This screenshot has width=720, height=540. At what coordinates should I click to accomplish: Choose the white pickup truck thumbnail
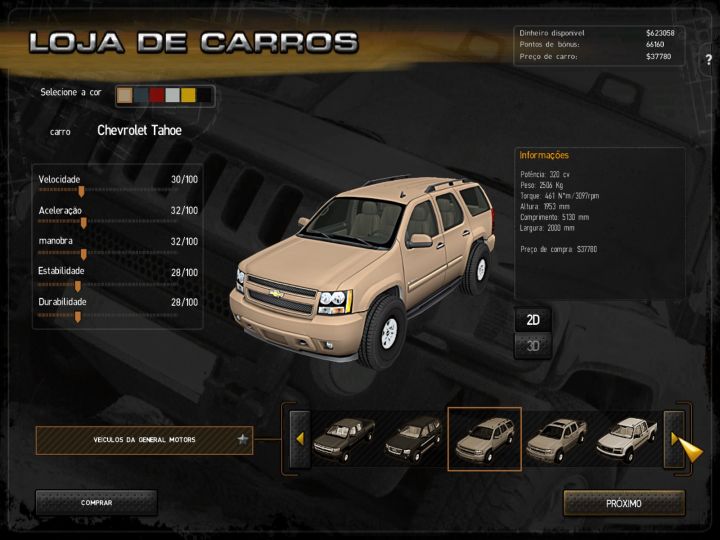coord(626,439)
